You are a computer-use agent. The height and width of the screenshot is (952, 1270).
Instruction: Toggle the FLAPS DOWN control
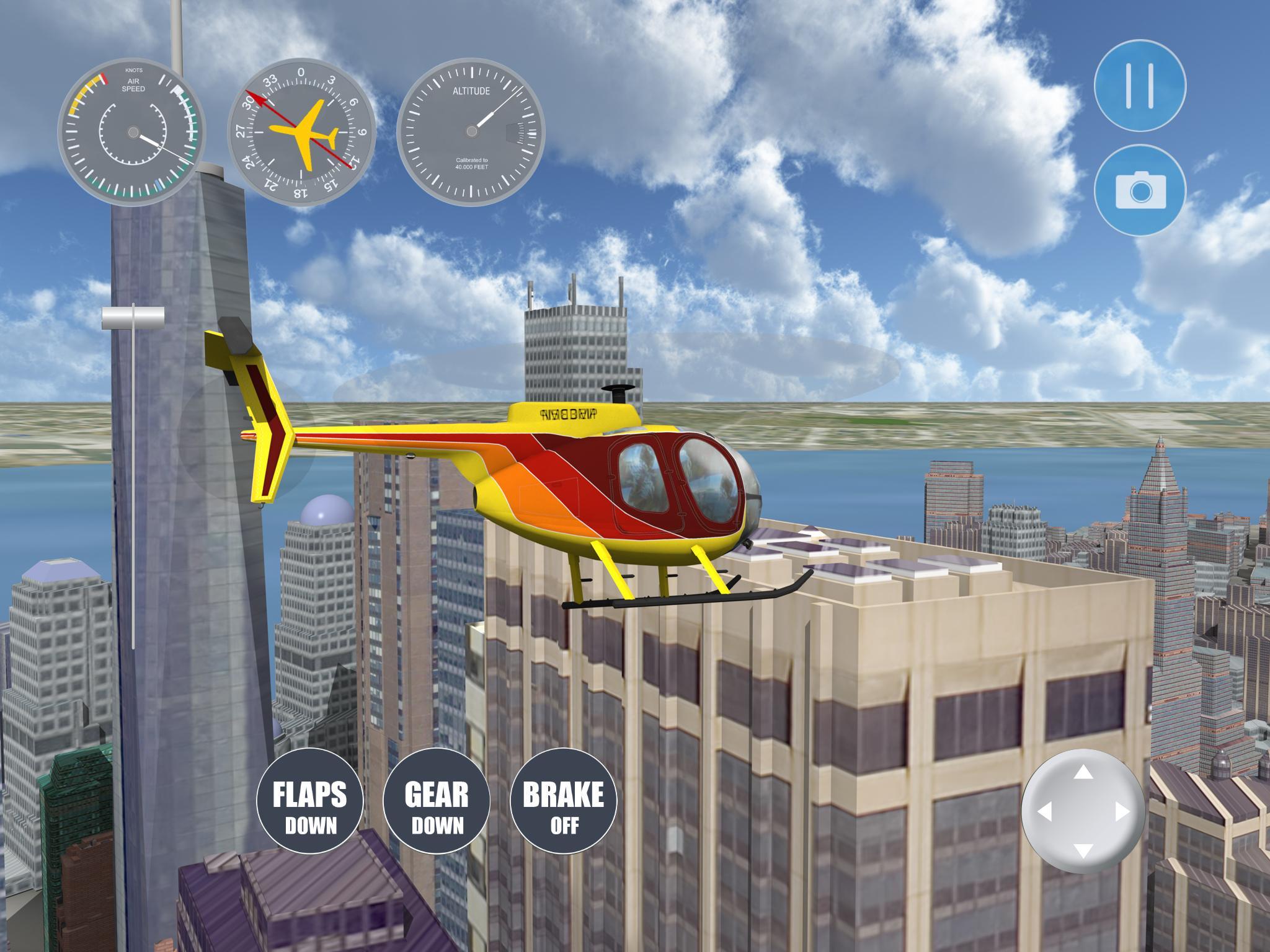311,801
